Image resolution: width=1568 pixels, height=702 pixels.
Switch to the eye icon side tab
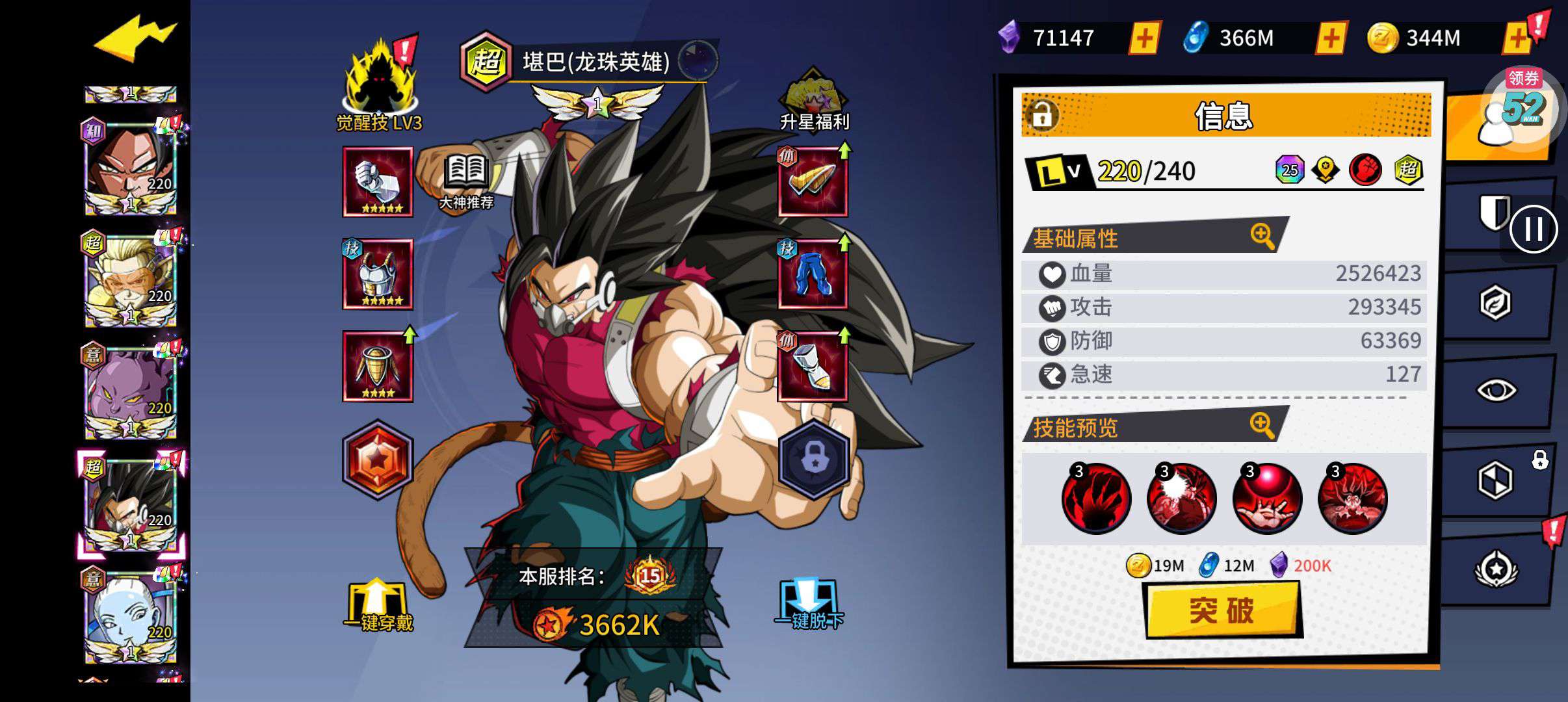tap(1496, 390)
